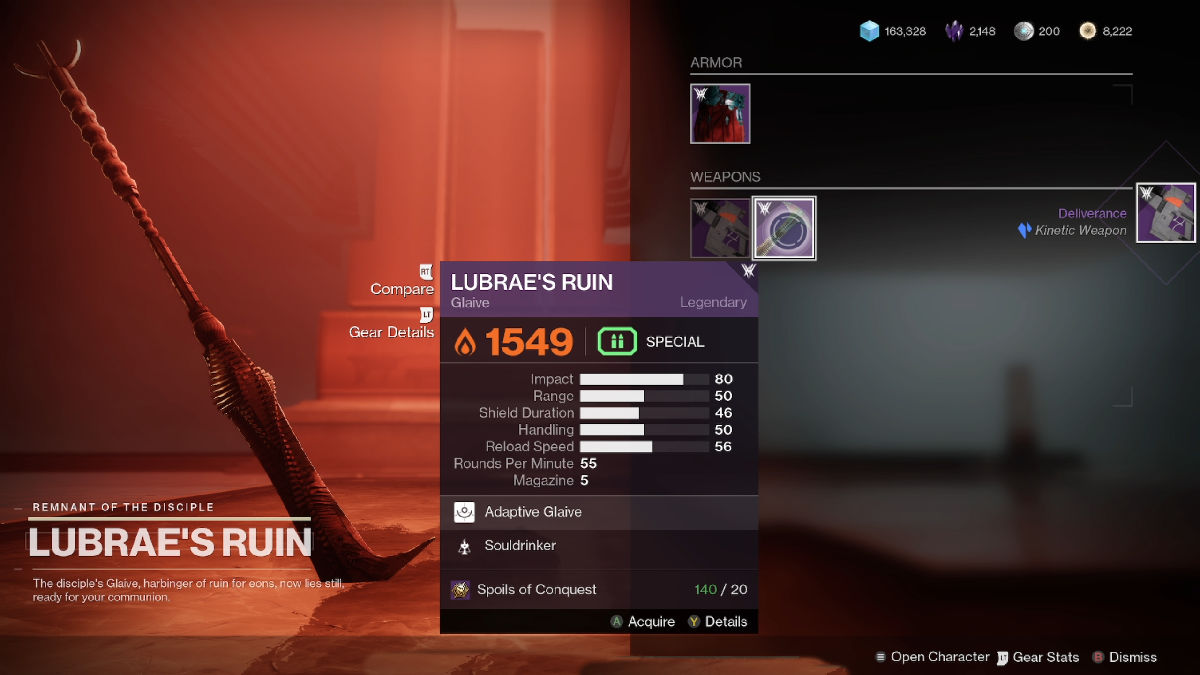Open the Compare option
Image resolution: width=1200 pixels, height=675 pixels.
pyautogui.click(x=402, y=289)
